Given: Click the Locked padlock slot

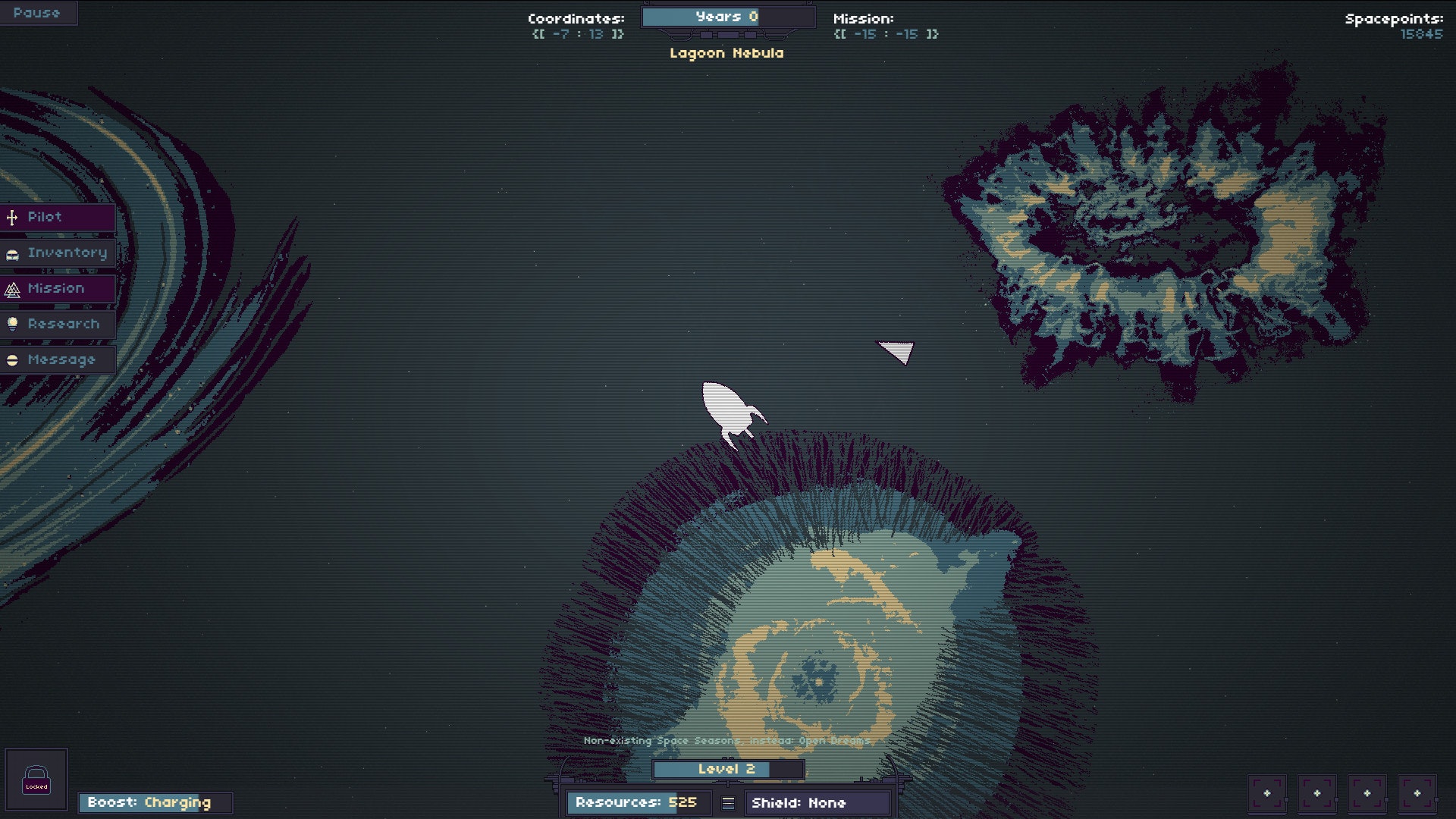Looking at the screenshot, I should point(36,780).
